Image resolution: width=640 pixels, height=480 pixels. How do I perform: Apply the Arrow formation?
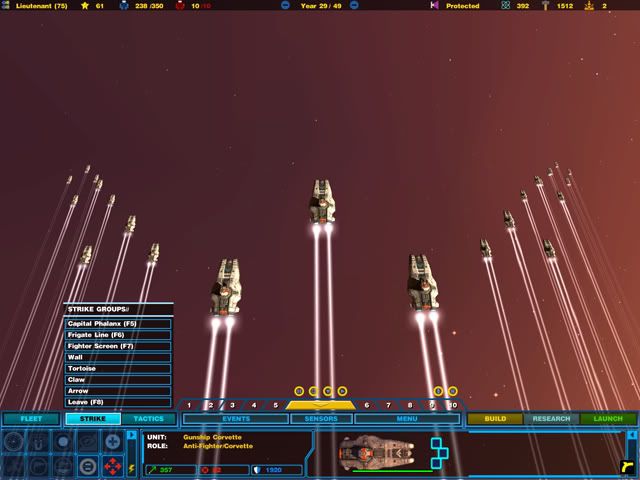click(x=118, y=390)
